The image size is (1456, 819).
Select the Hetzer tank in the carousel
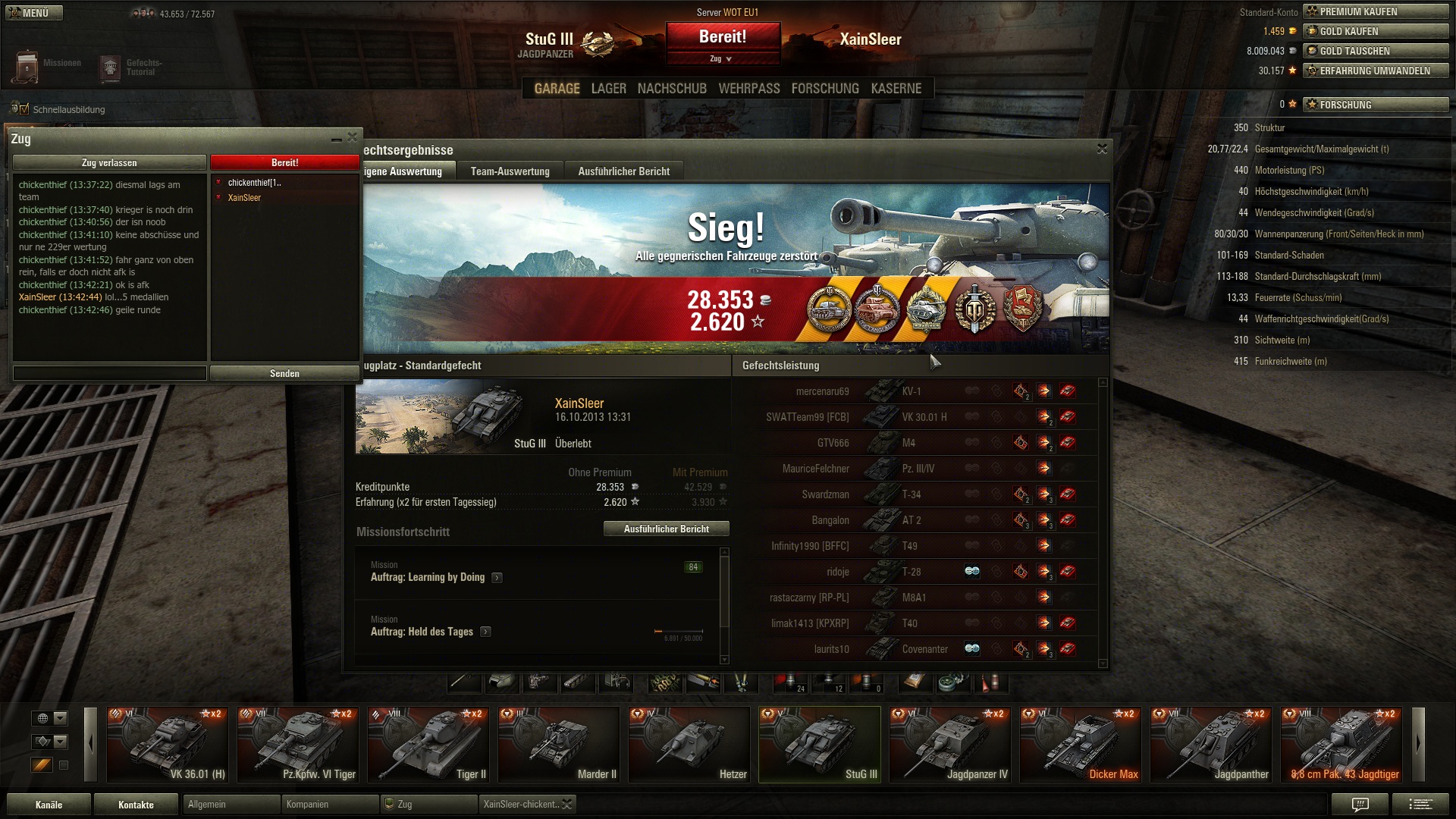(689, 745)
